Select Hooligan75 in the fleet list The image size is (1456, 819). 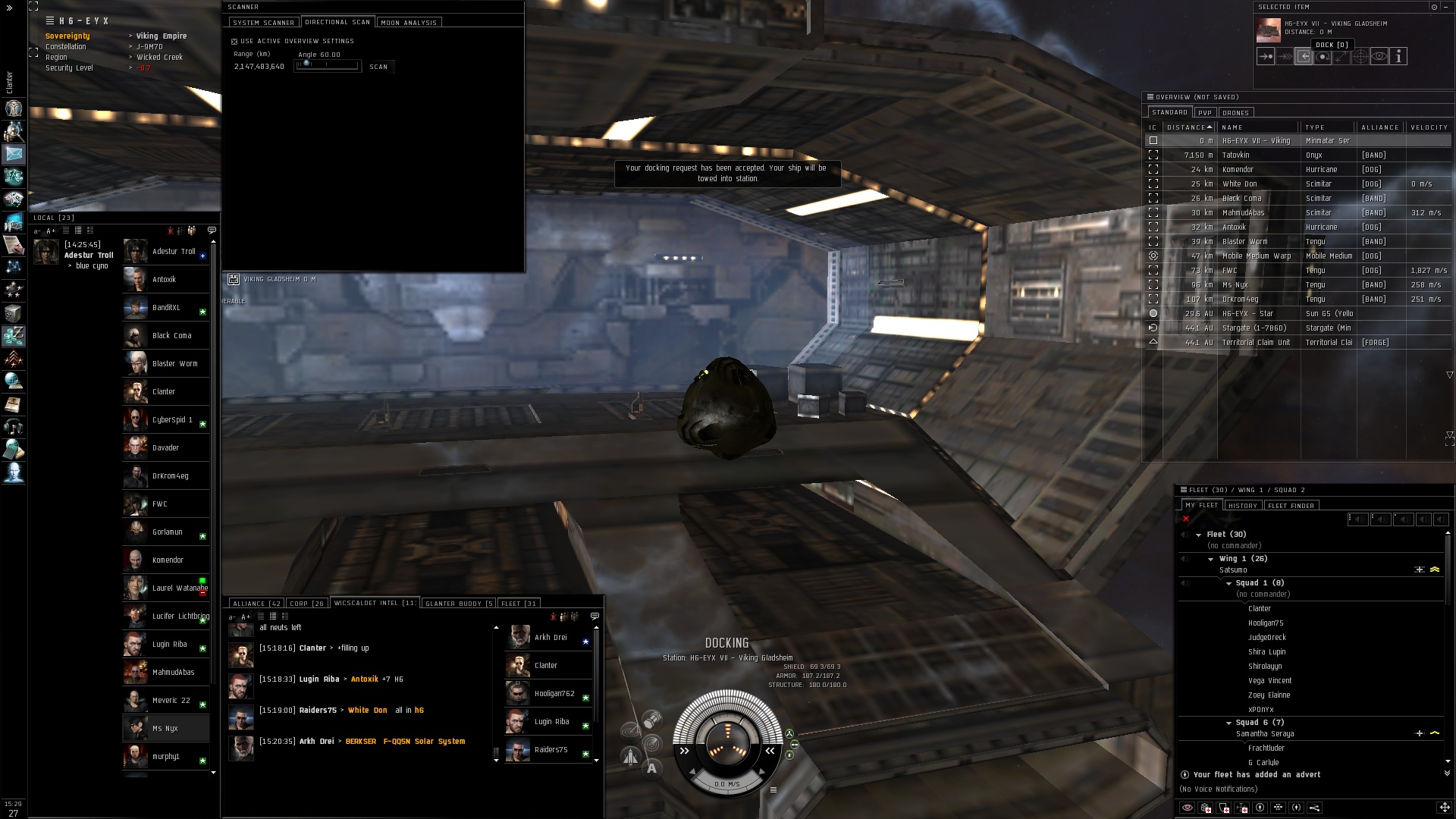click(1266, 623)
